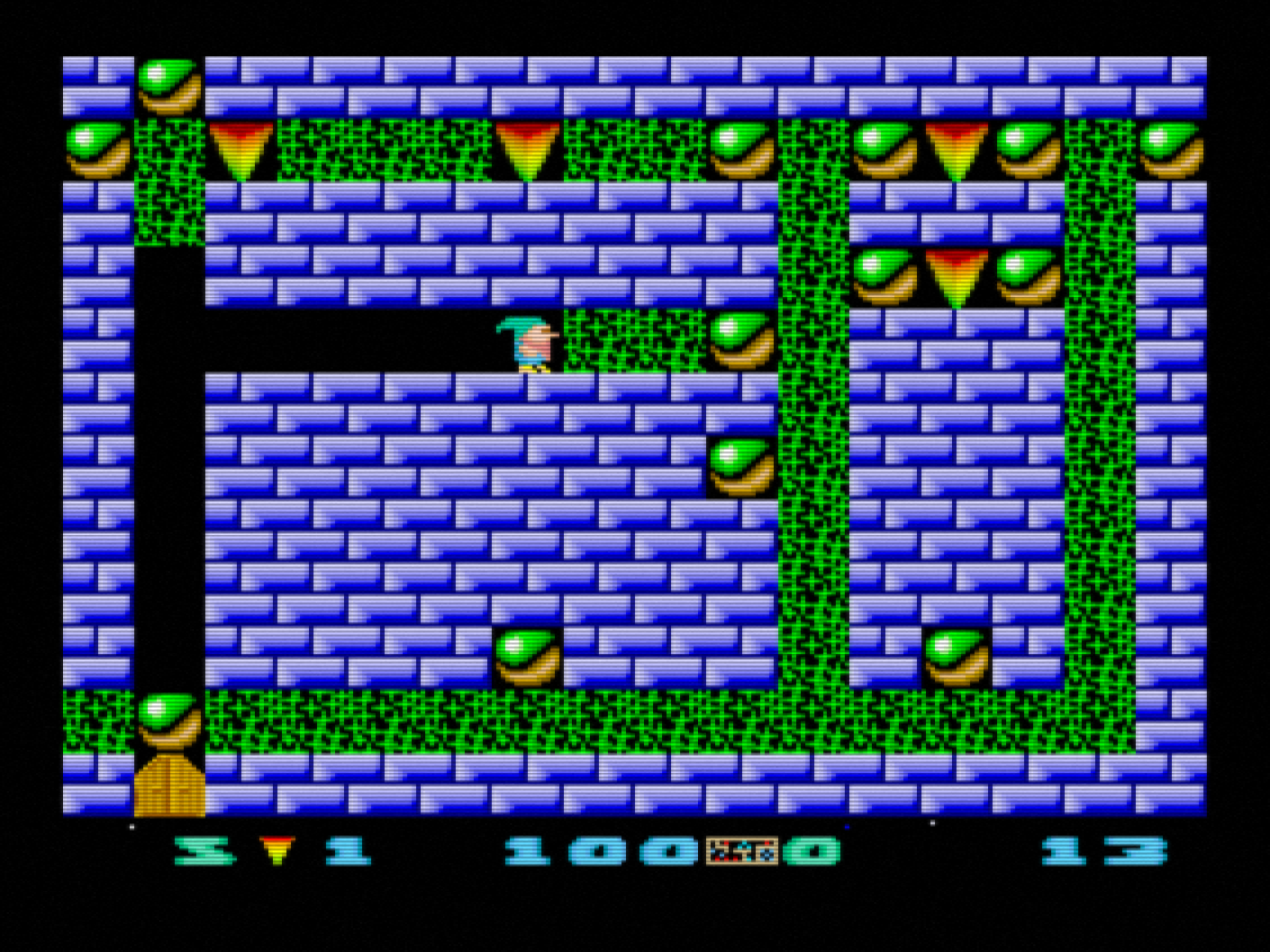This screenshot has height=952, width=1270.
Task: Select the lone gem sitting mid-level on bricks
Action: pyautogui.click(x=528, y=654)
